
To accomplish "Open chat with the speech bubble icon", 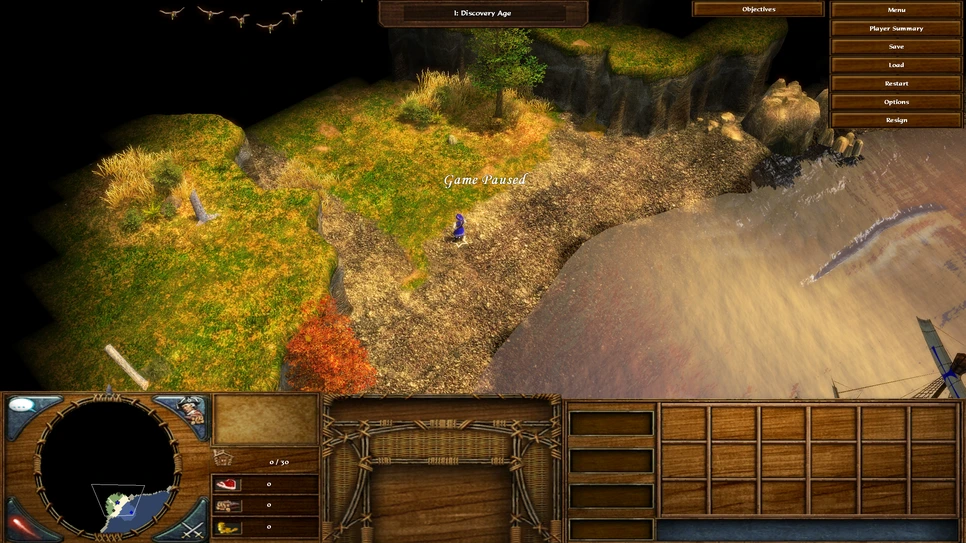I will (x=24, y=408).
